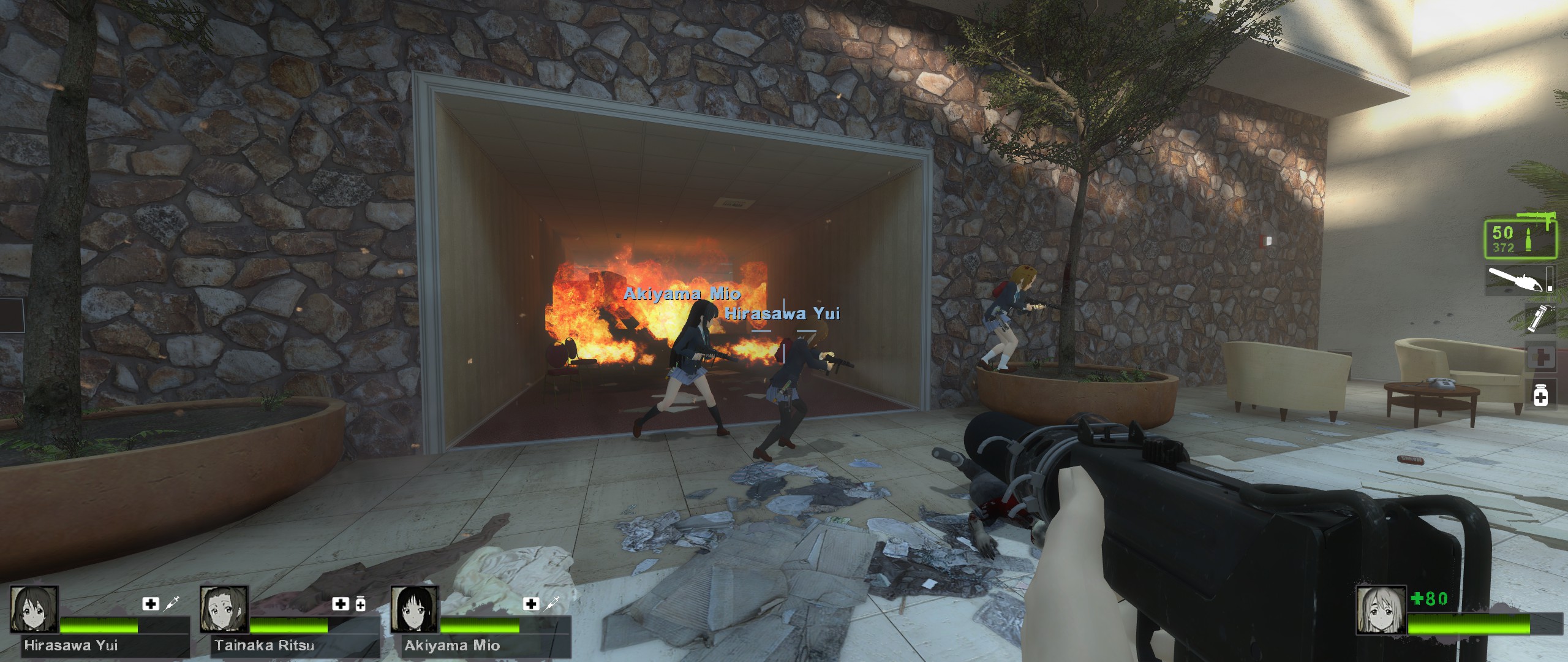Click Hirasawa Yui's first aid kit icon
The image size is (1568, 662).
coord(150,604)
